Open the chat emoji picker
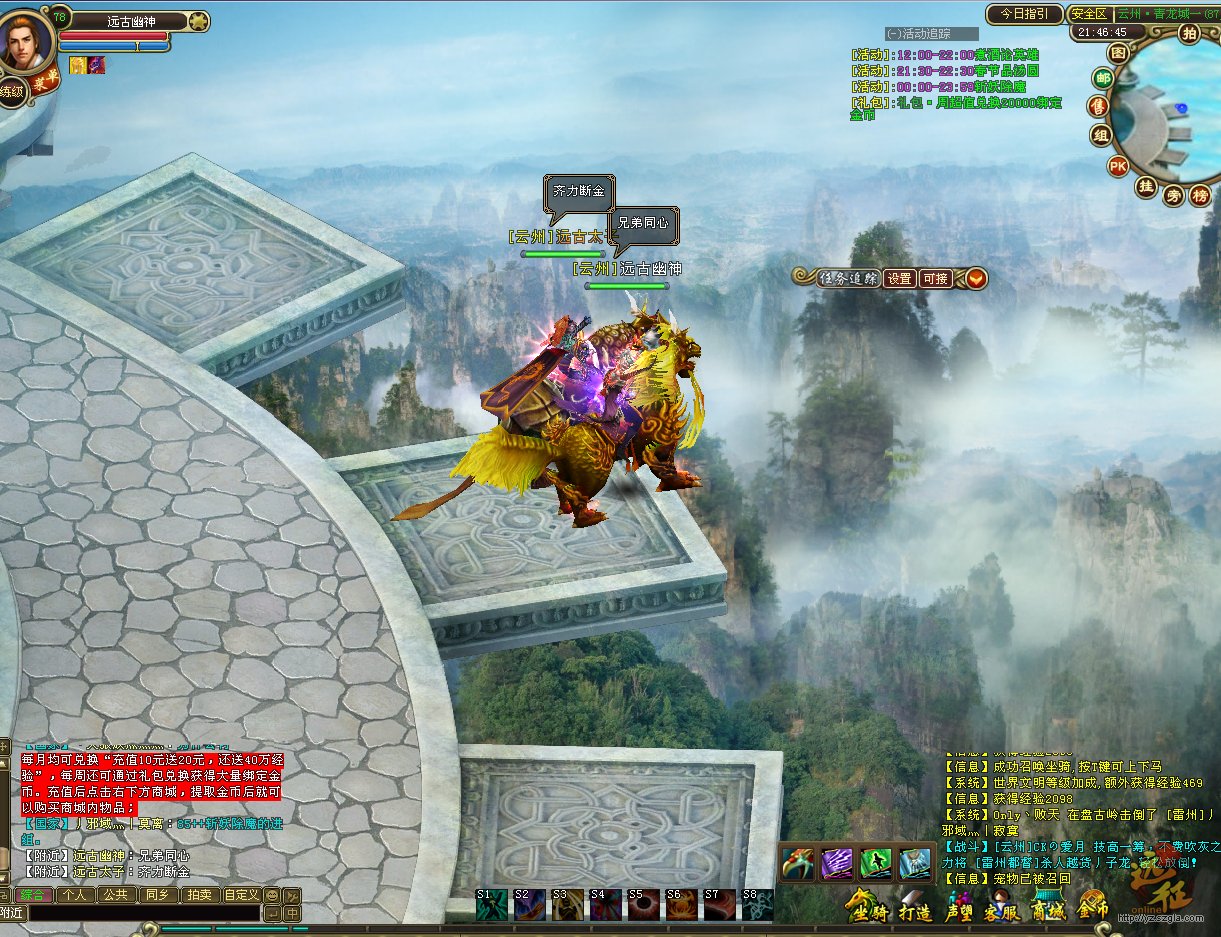Viewport: 1221px width, 937px height. (271, 895)
